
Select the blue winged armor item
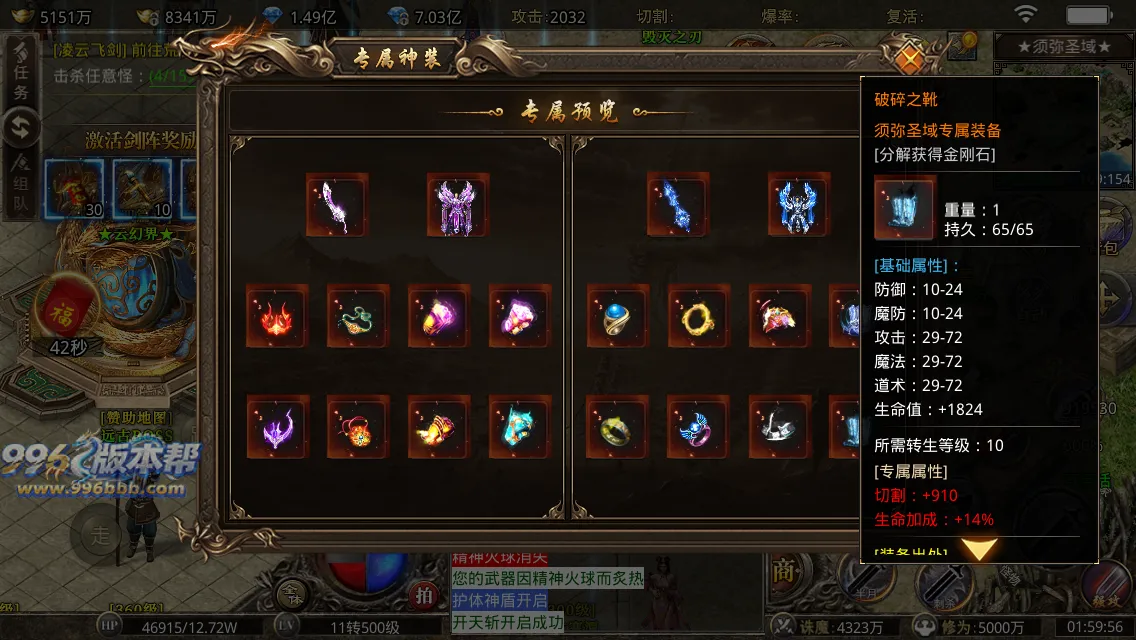pos(798,204)
